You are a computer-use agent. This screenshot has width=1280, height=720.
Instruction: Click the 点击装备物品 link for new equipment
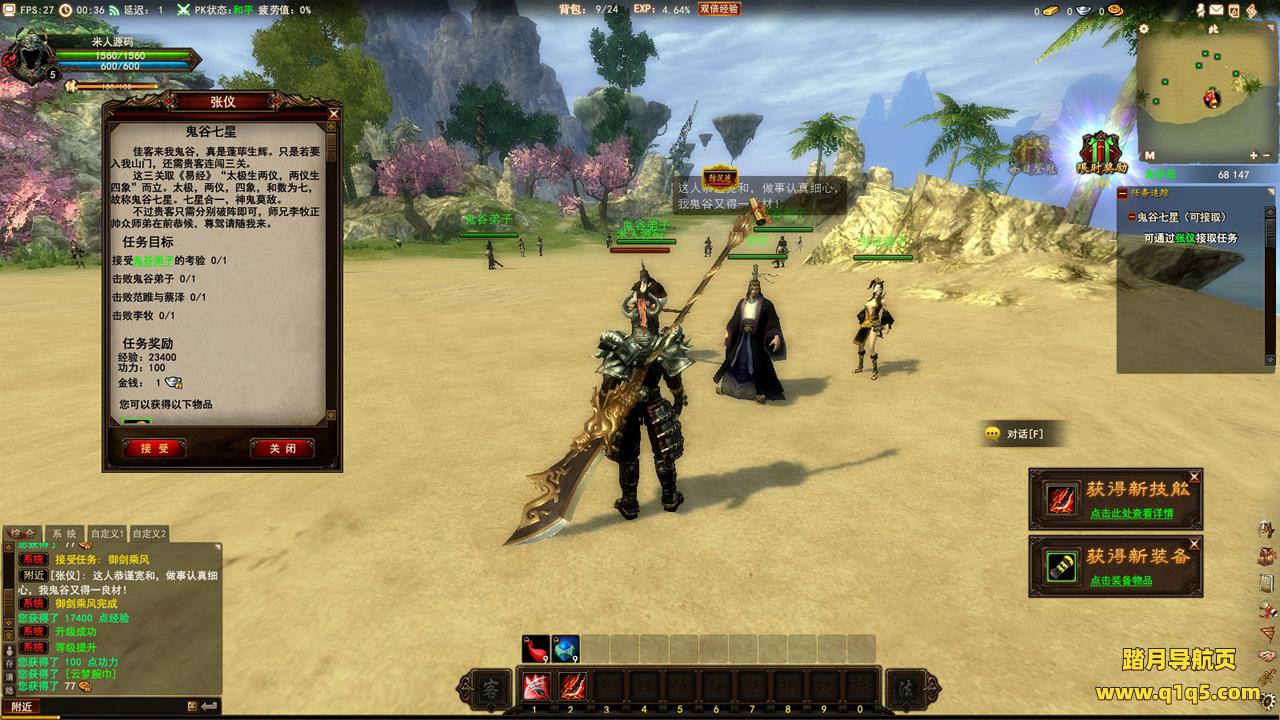1121,581
